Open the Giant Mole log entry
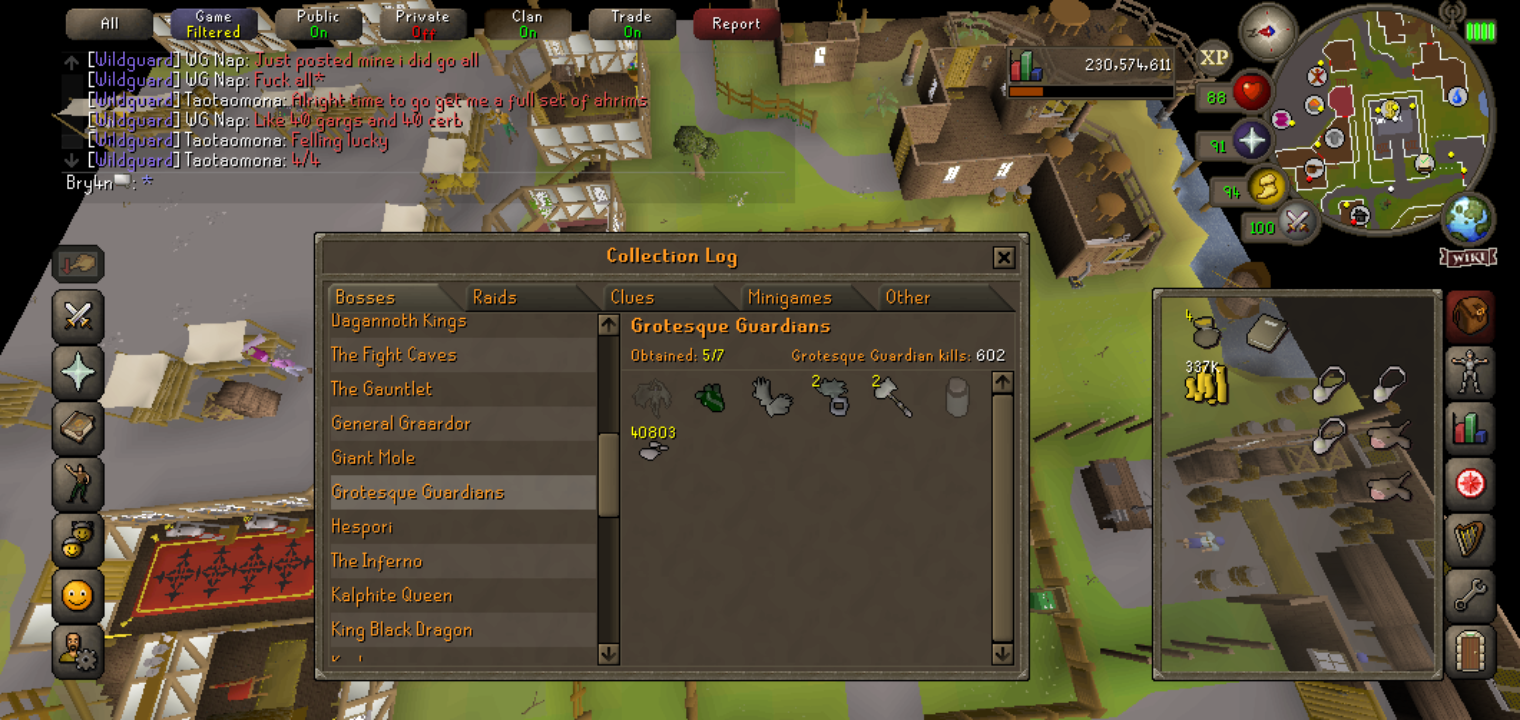Screen dimensions: 1520x720 click(x=372, y=458)
